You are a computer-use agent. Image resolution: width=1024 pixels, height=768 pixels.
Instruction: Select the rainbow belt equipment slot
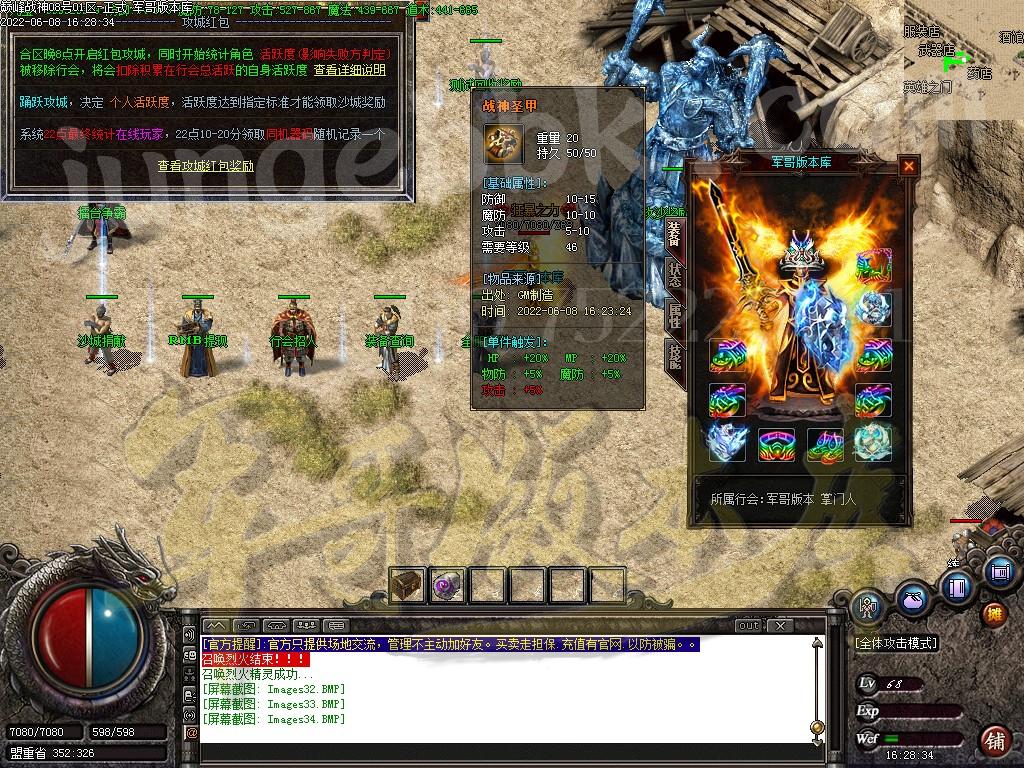pos(777,443)
